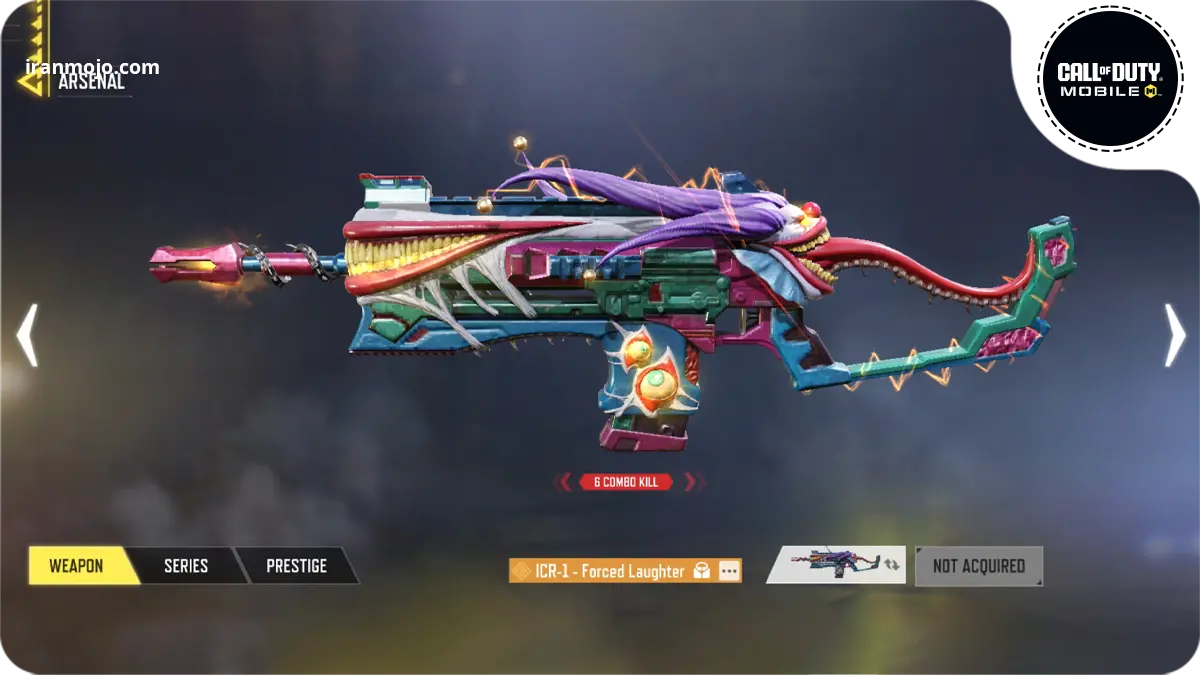Viewport: 1200px width, 675px height.
Task: Show the previous weapon with the left arrow
Action: 27,335
